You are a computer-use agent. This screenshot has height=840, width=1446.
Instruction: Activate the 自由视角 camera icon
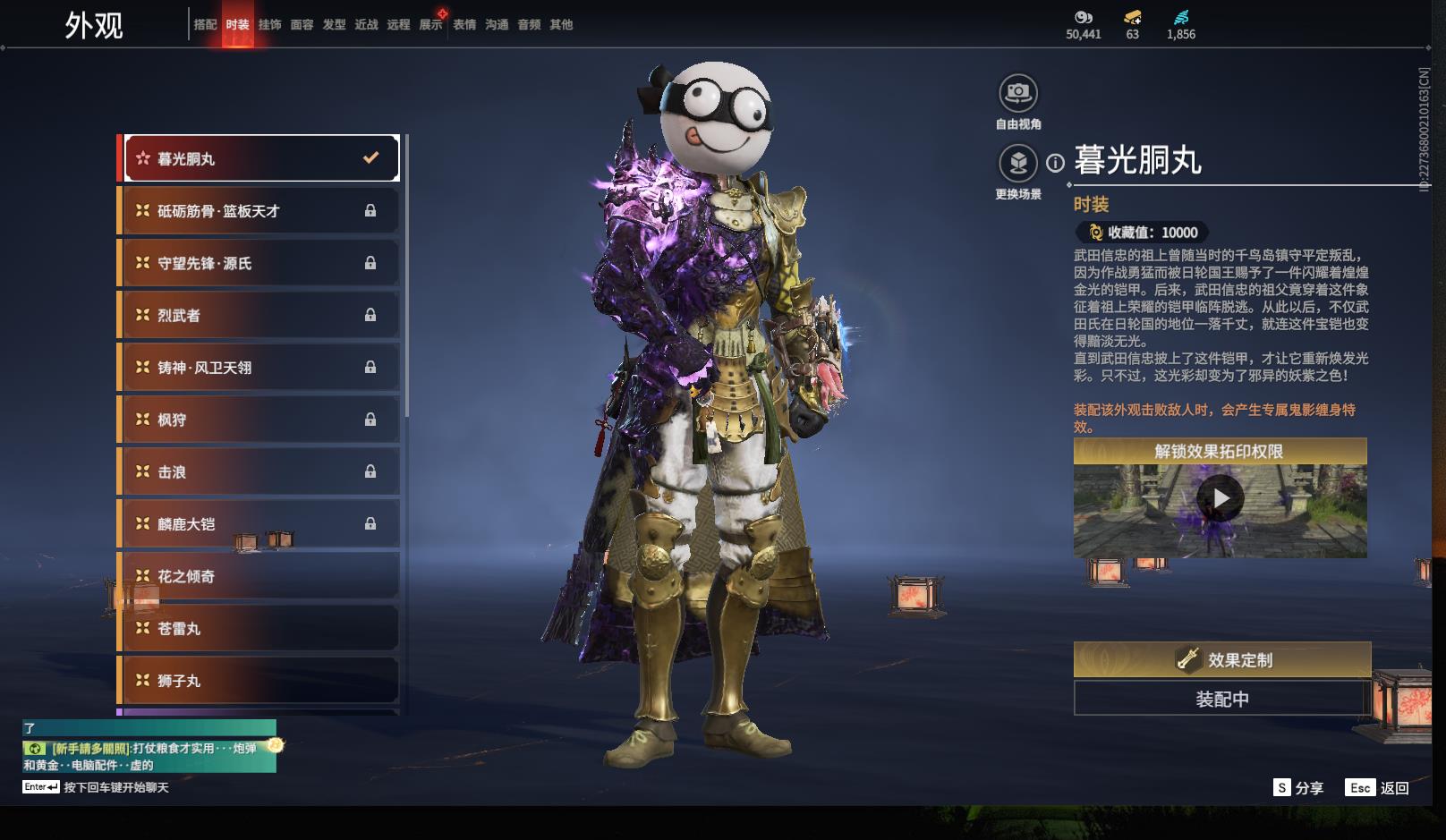click(x=1018, y=93)
